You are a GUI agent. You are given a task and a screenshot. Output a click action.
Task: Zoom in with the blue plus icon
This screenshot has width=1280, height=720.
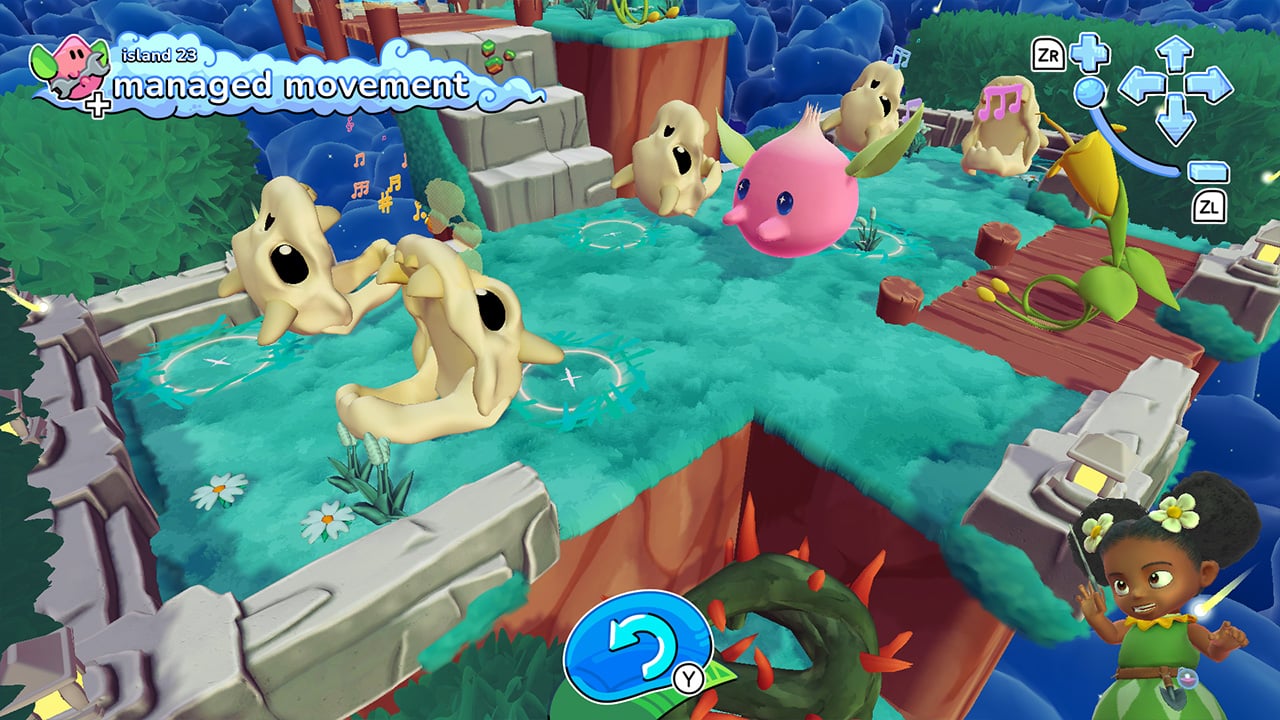coord(1089,53)
